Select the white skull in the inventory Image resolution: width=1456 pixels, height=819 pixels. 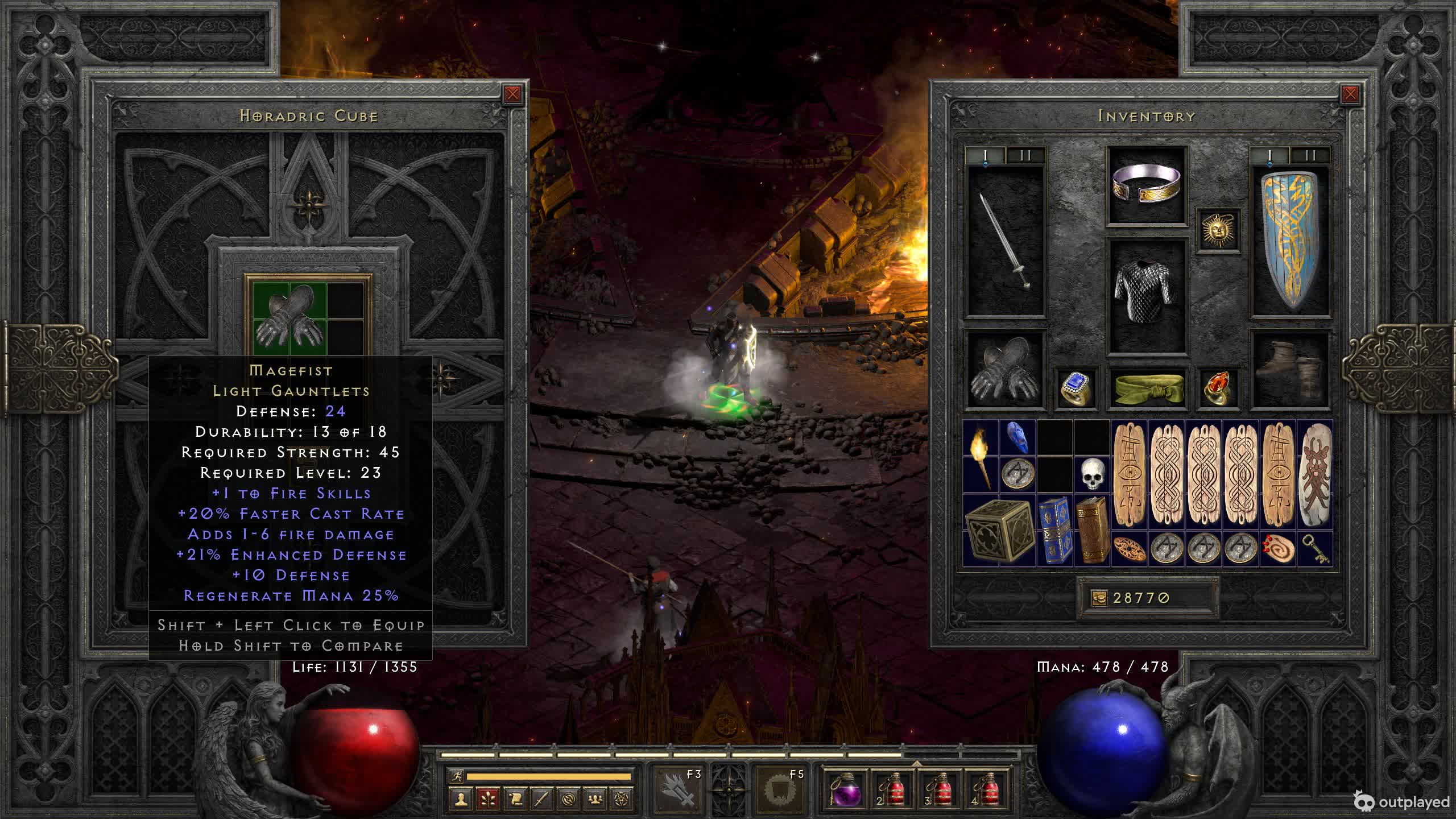point(1092,473)
